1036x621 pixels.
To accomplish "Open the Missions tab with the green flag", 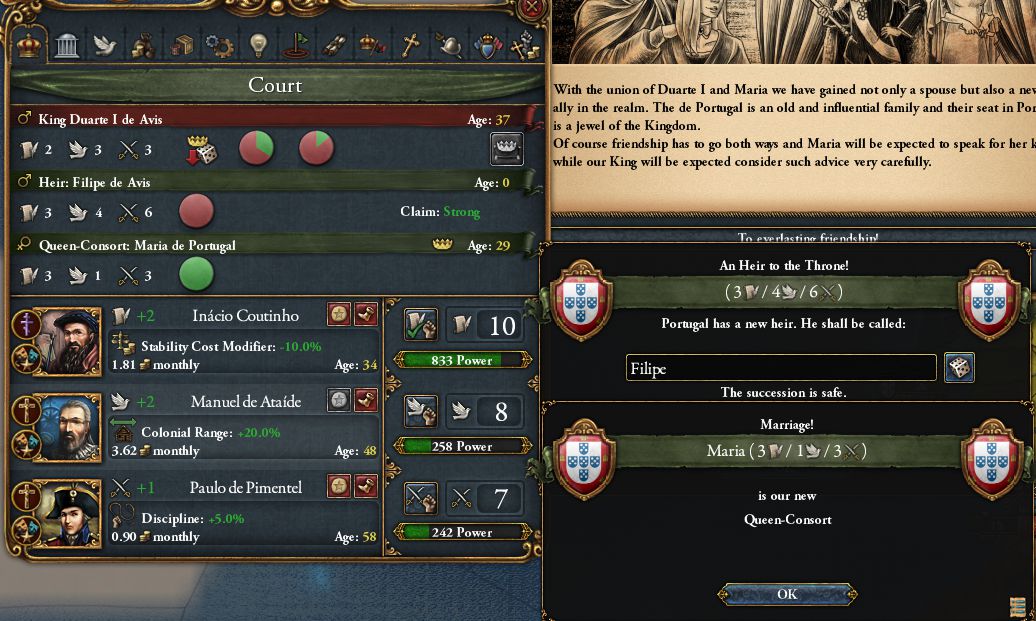I will (296, 45).
